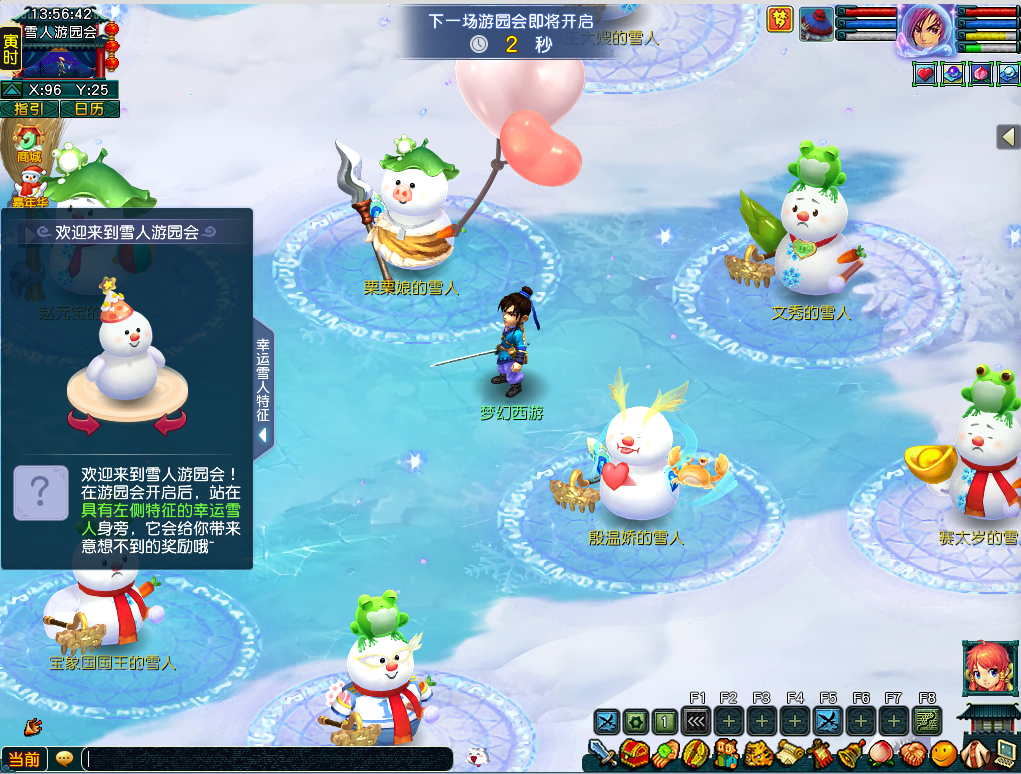
Task: Open the 商城 shop icon
Action: tap(29, 145)
